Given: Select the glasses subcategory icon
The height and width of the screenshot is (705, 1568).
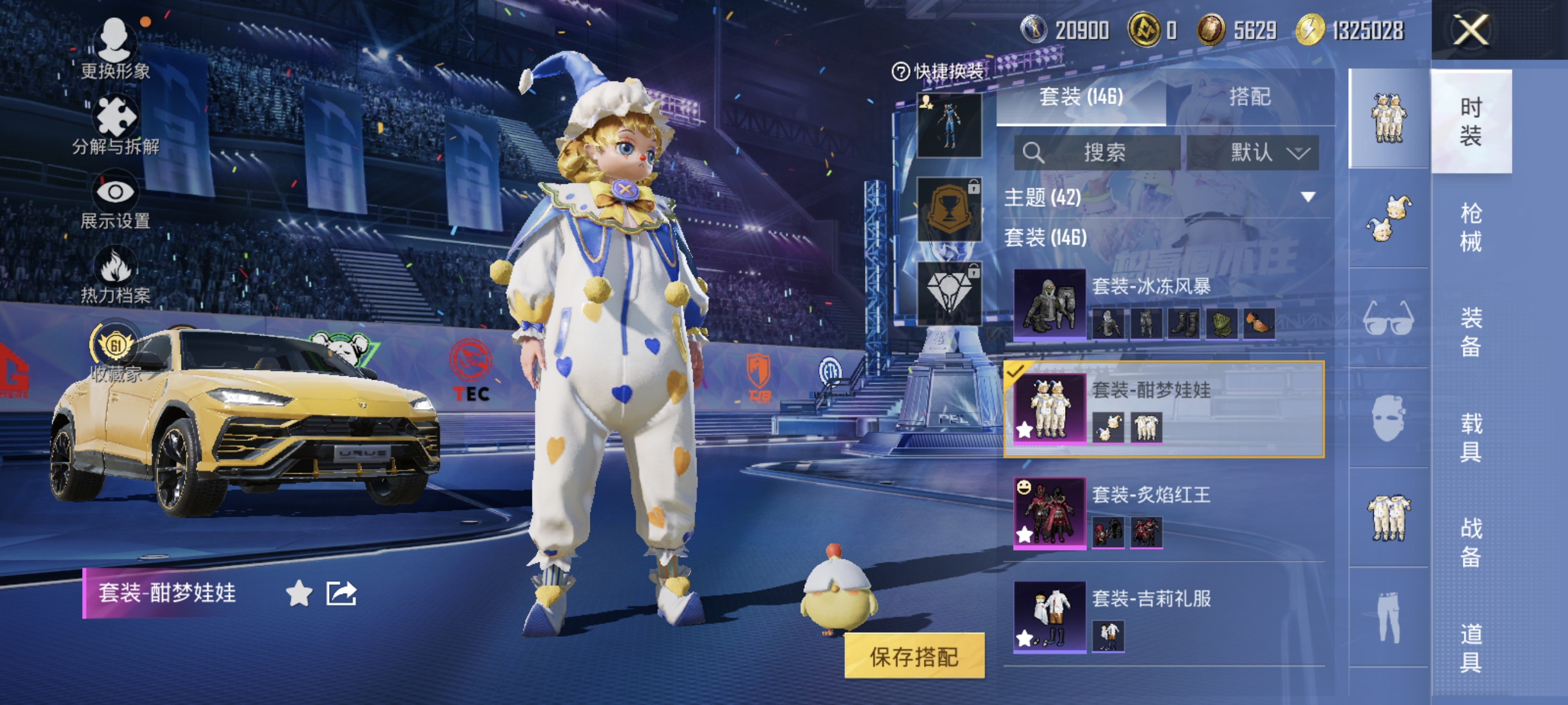Looking at the screenshot, I should tap(1388, 317).
